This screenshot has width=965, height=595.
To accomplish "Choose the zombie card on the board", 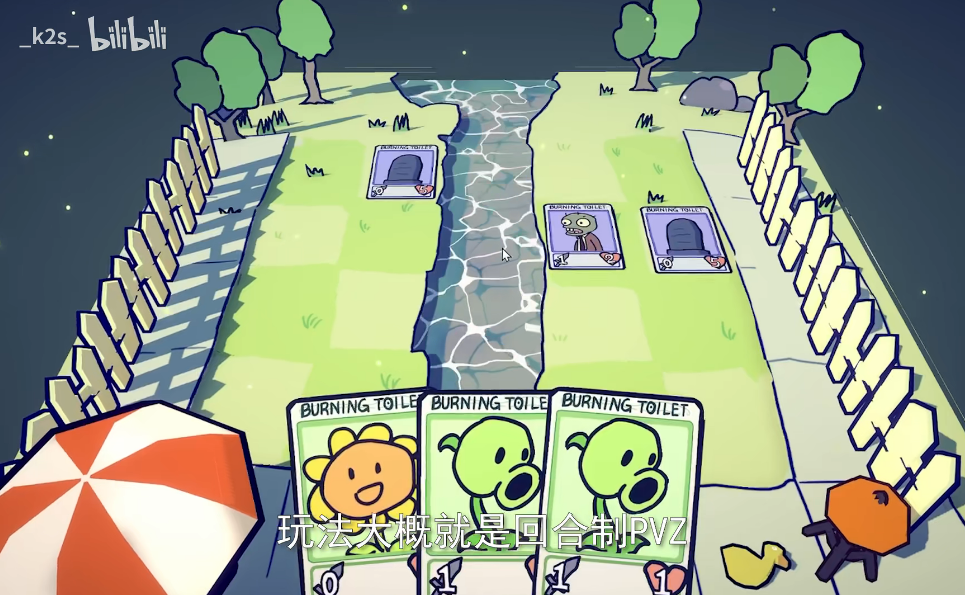I will (x=583, y=237).
